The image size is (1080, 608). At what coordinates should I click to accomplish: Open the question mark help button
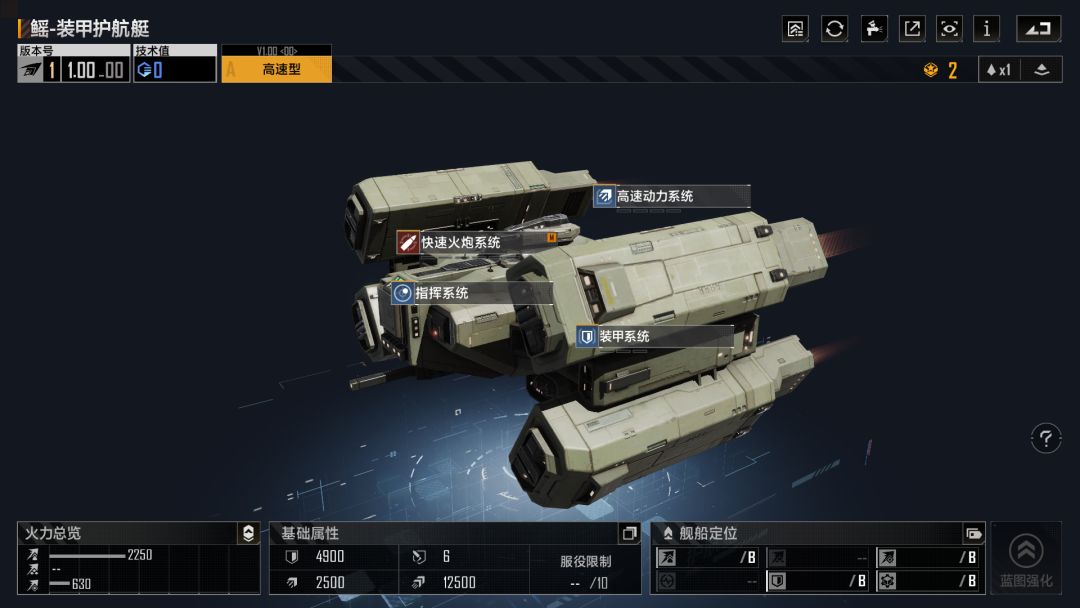(1045, 438)
